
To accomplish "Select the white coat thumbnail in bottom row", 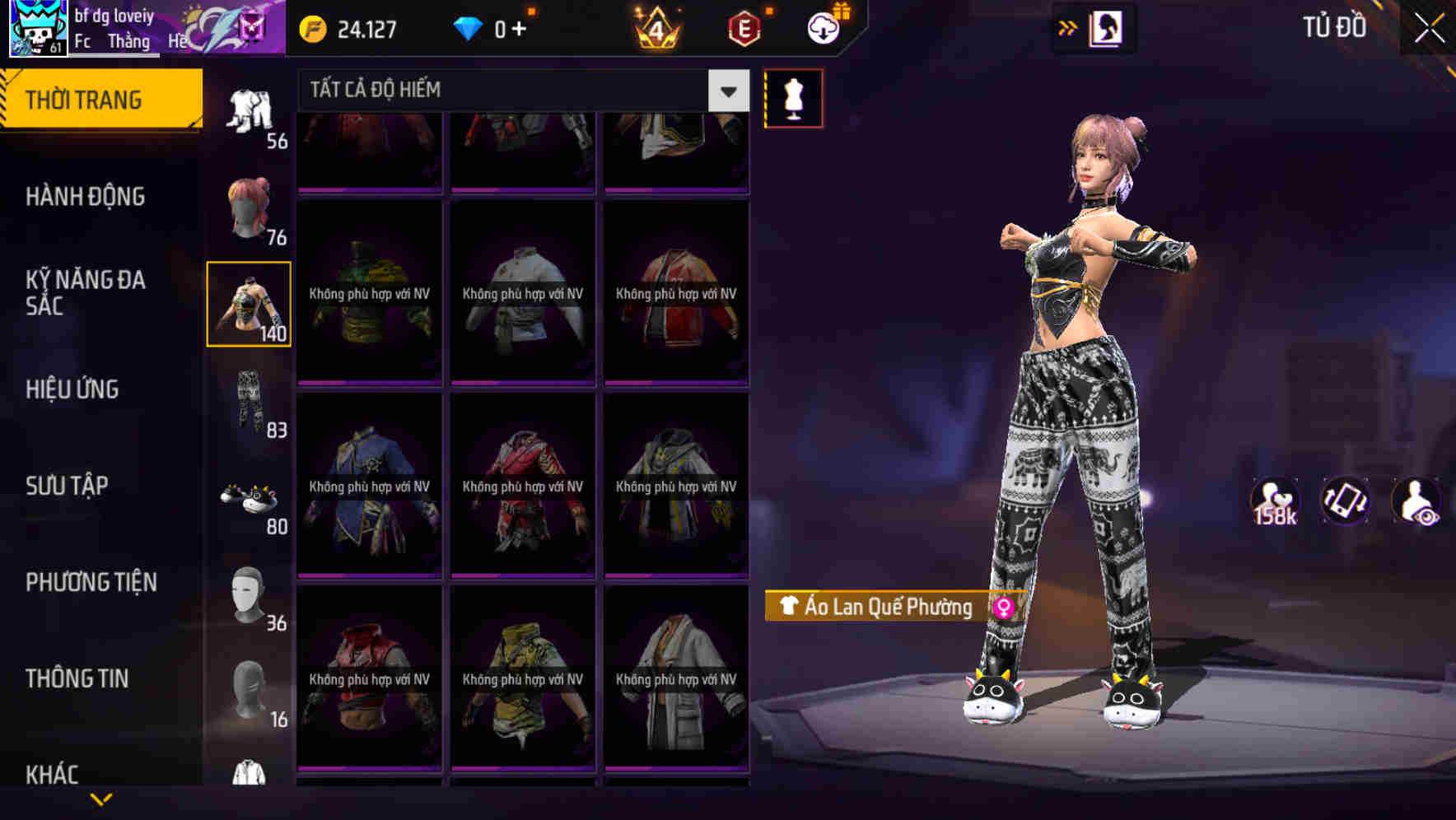I will 676,679.
